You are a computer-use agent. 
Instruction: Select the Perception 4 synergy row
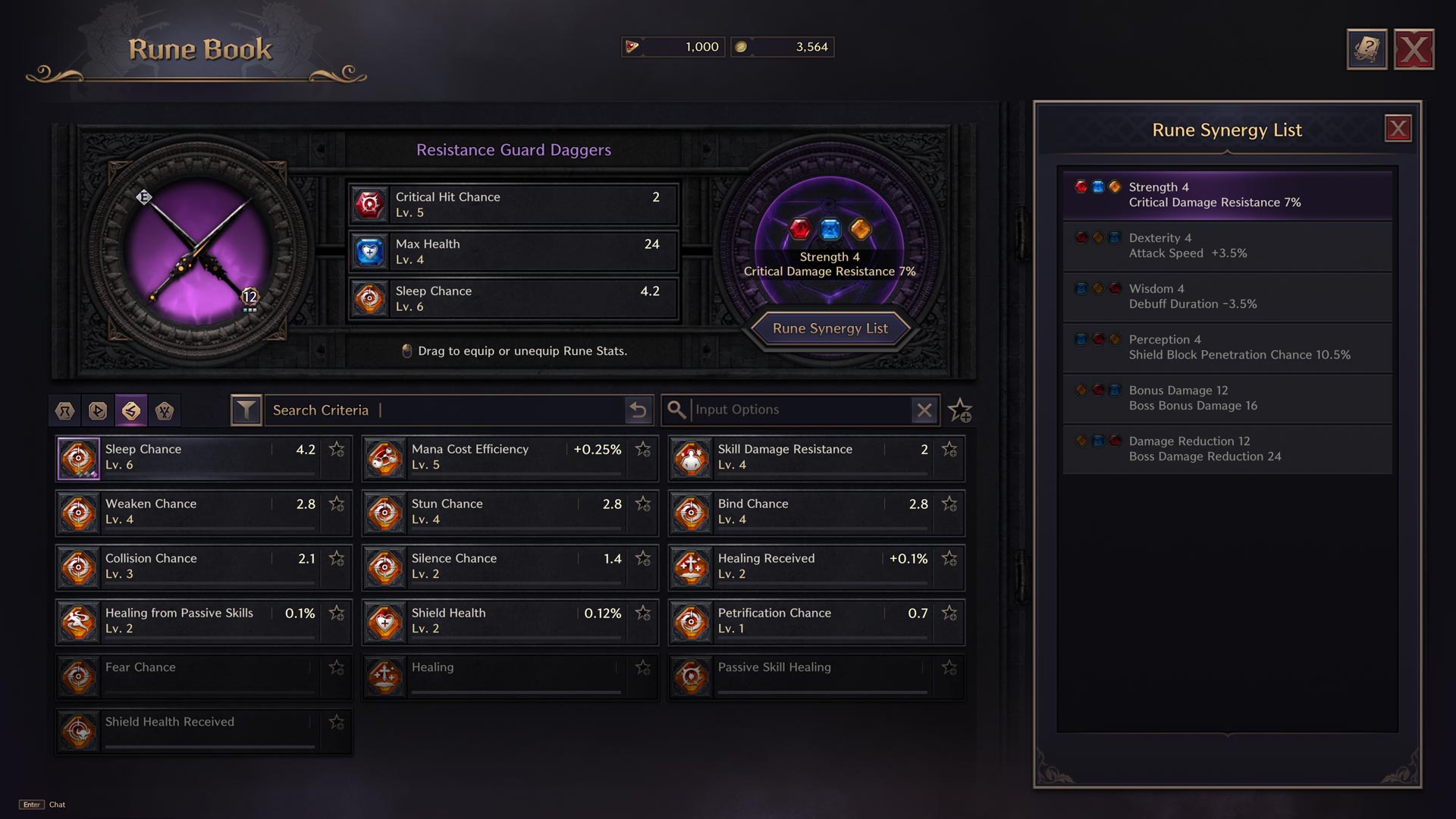point(1227,347)
